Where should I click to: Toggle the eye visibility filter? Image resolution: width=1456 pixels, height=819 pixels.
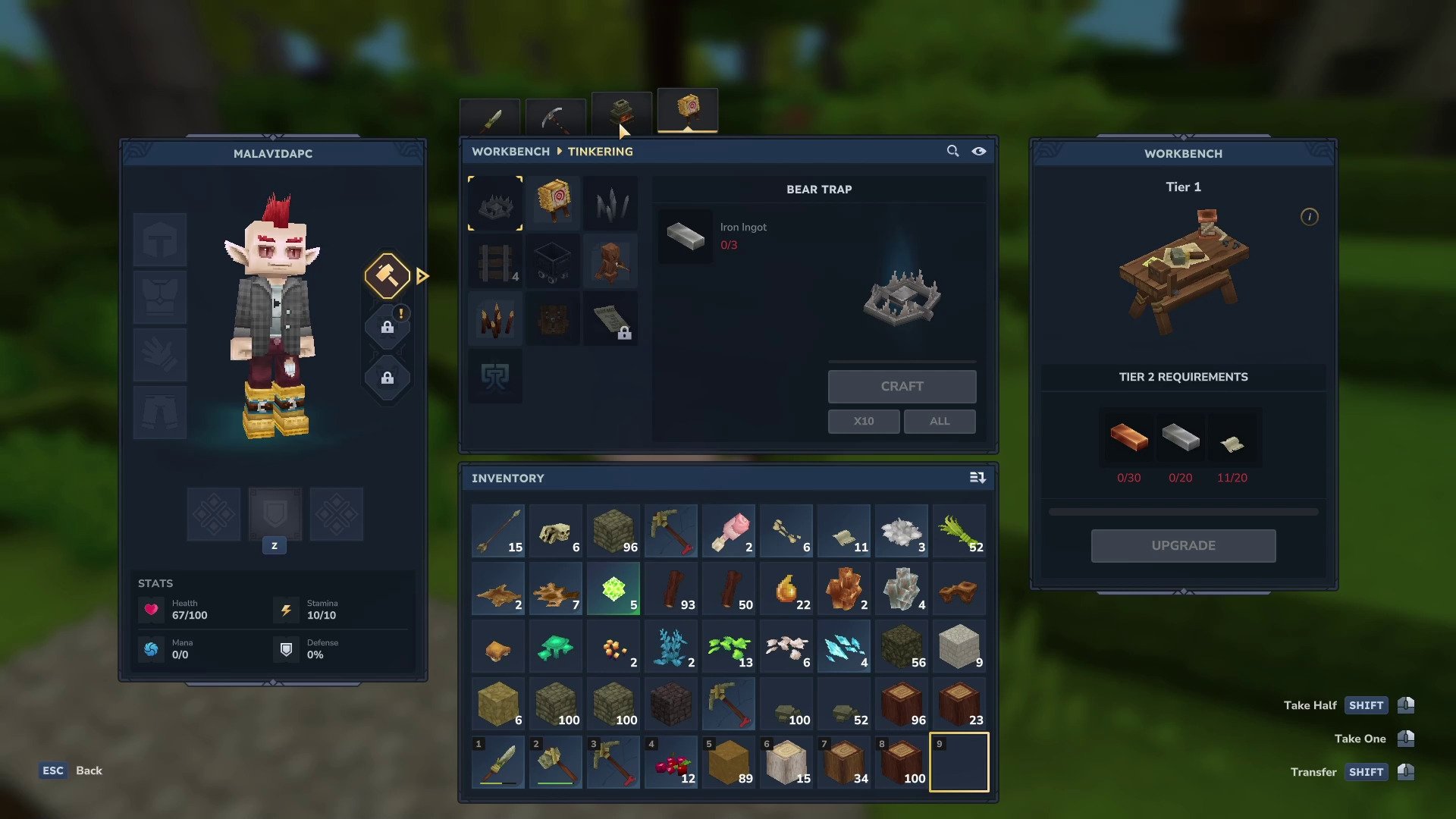pos(979,151)
